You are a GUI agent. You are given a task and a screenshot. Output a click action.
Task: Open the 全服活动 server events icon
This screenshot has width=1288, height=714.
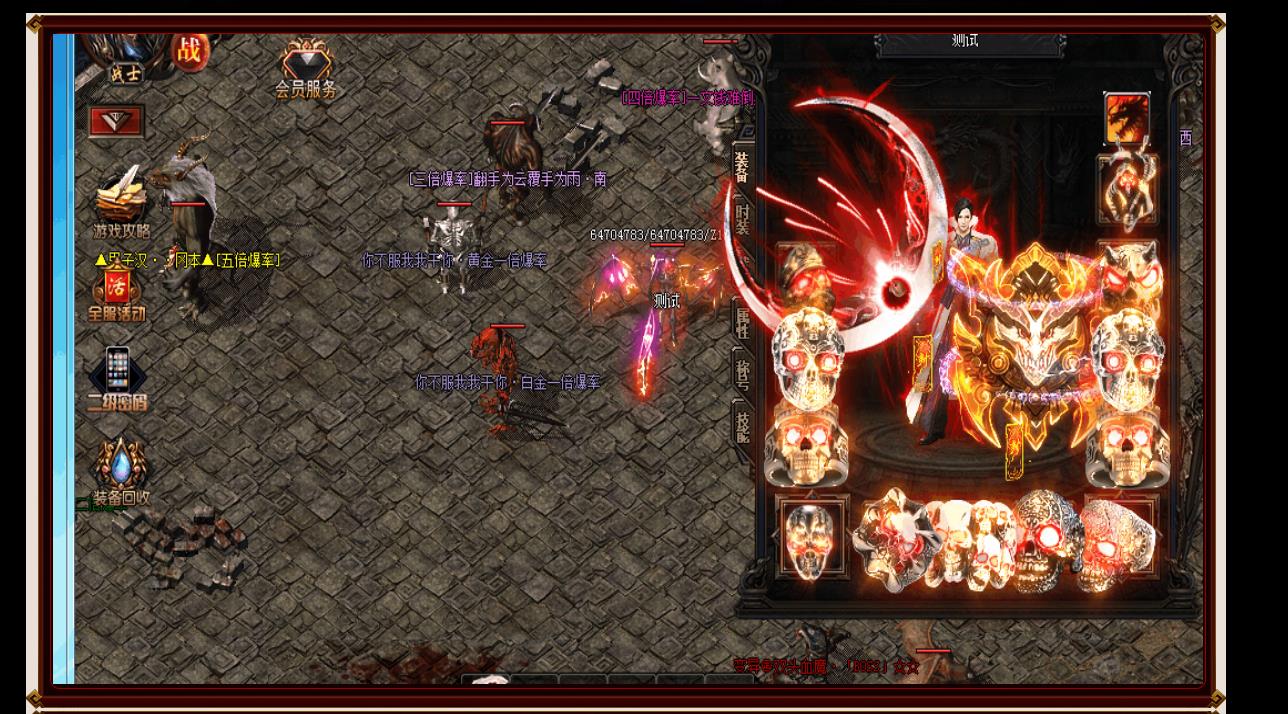116,296
